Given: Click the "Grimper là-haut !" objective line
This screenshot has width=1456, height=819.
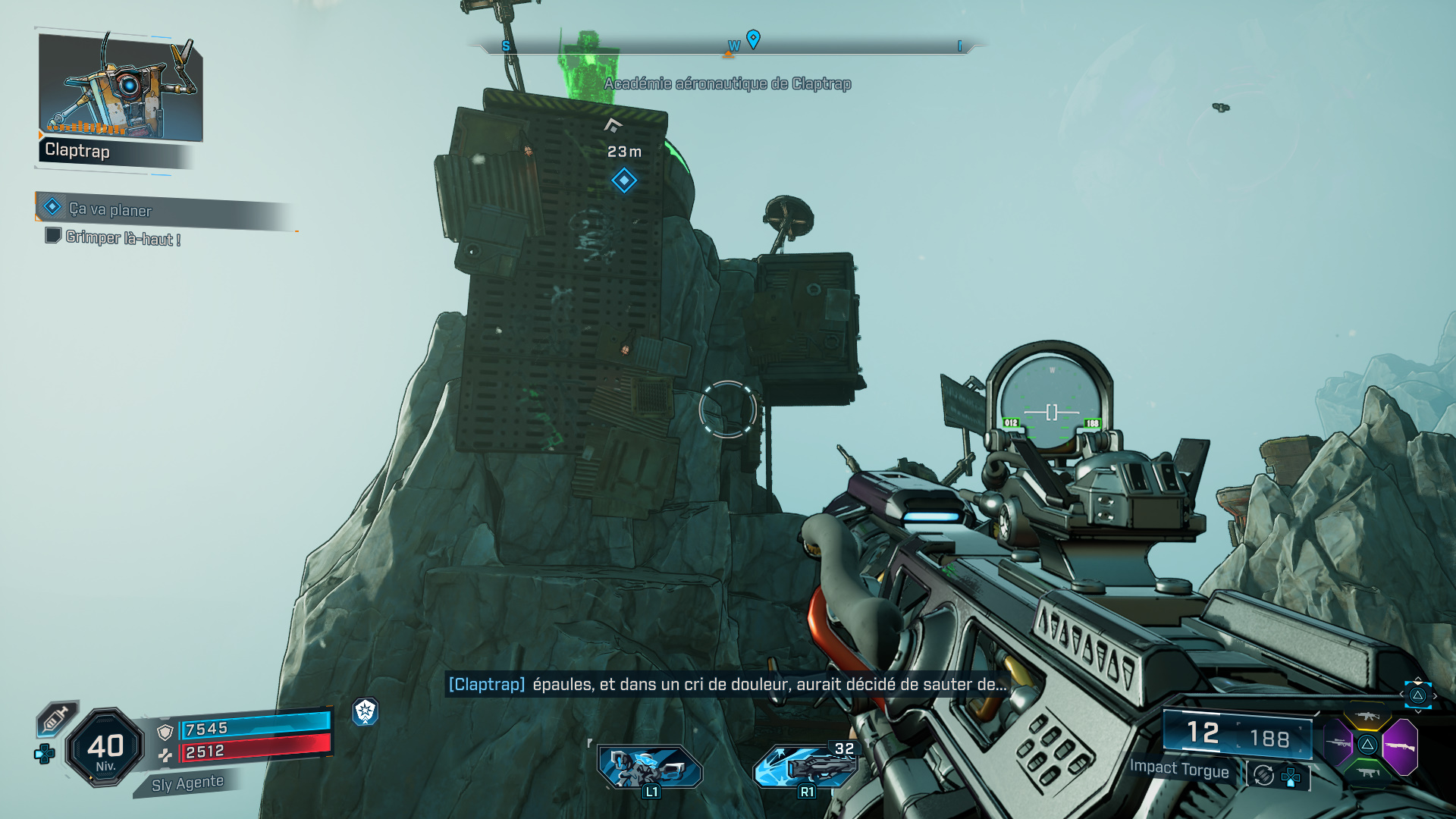Looking at the screenshot, I should [x=123, y=238].
